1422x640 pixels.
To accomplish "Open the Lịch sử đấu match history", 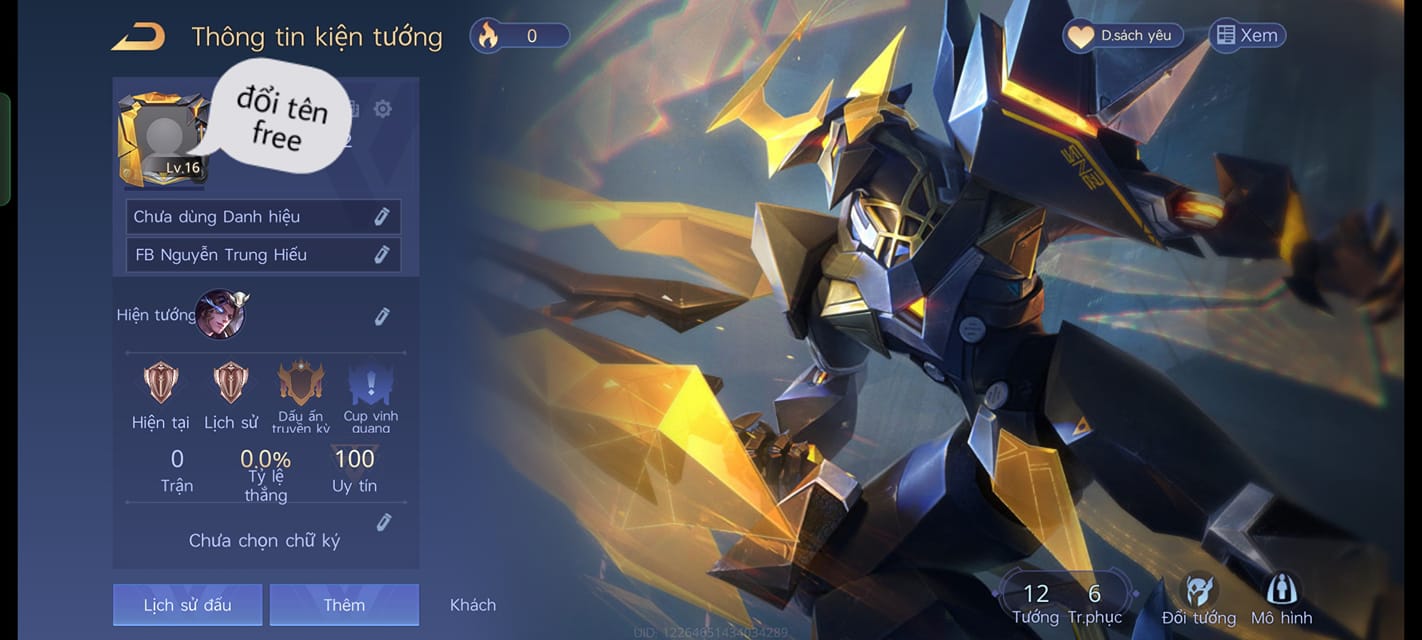I will 187,605.
